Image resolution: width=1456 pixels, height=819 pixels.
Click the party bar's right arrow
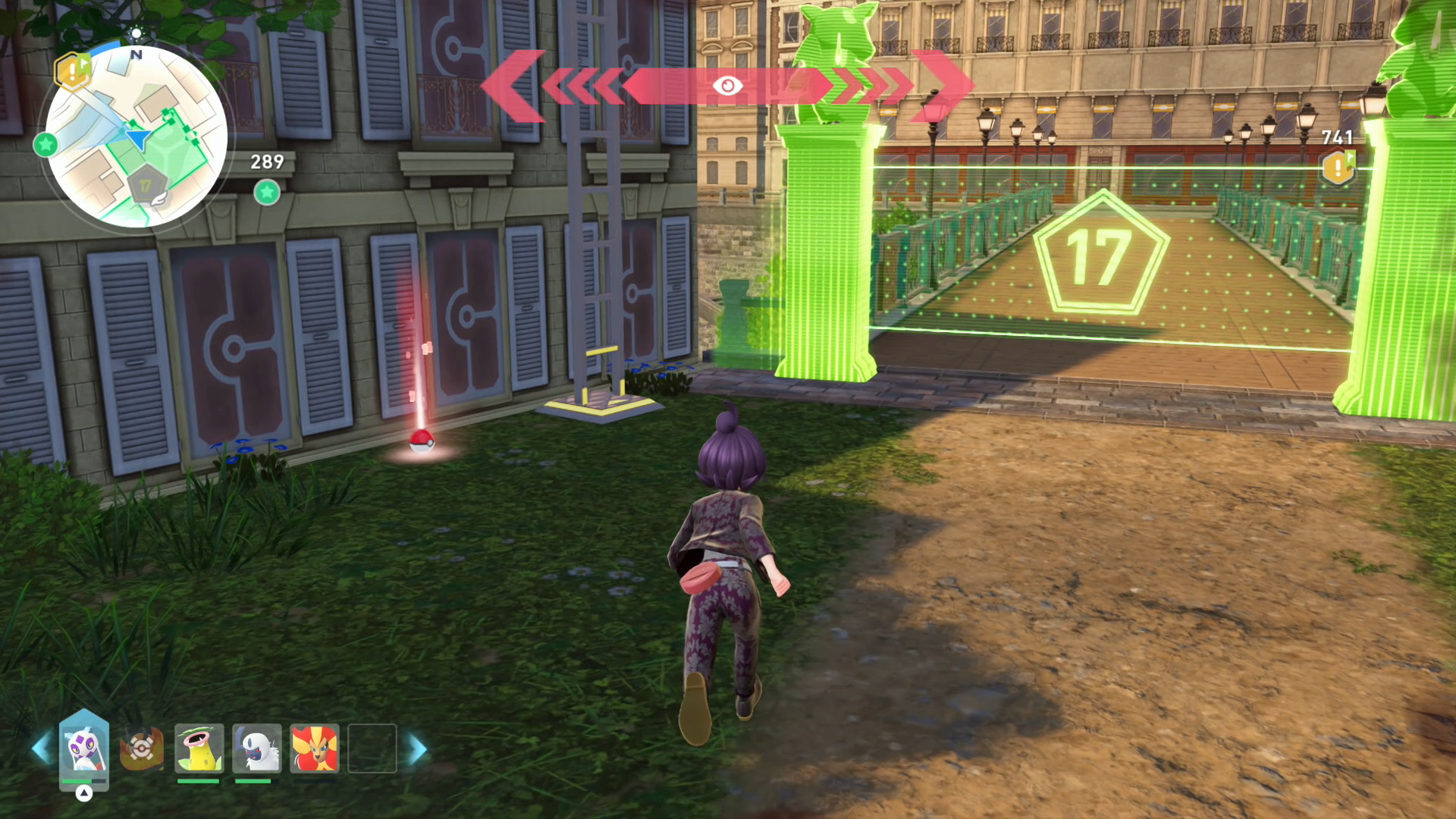(418, 748)
